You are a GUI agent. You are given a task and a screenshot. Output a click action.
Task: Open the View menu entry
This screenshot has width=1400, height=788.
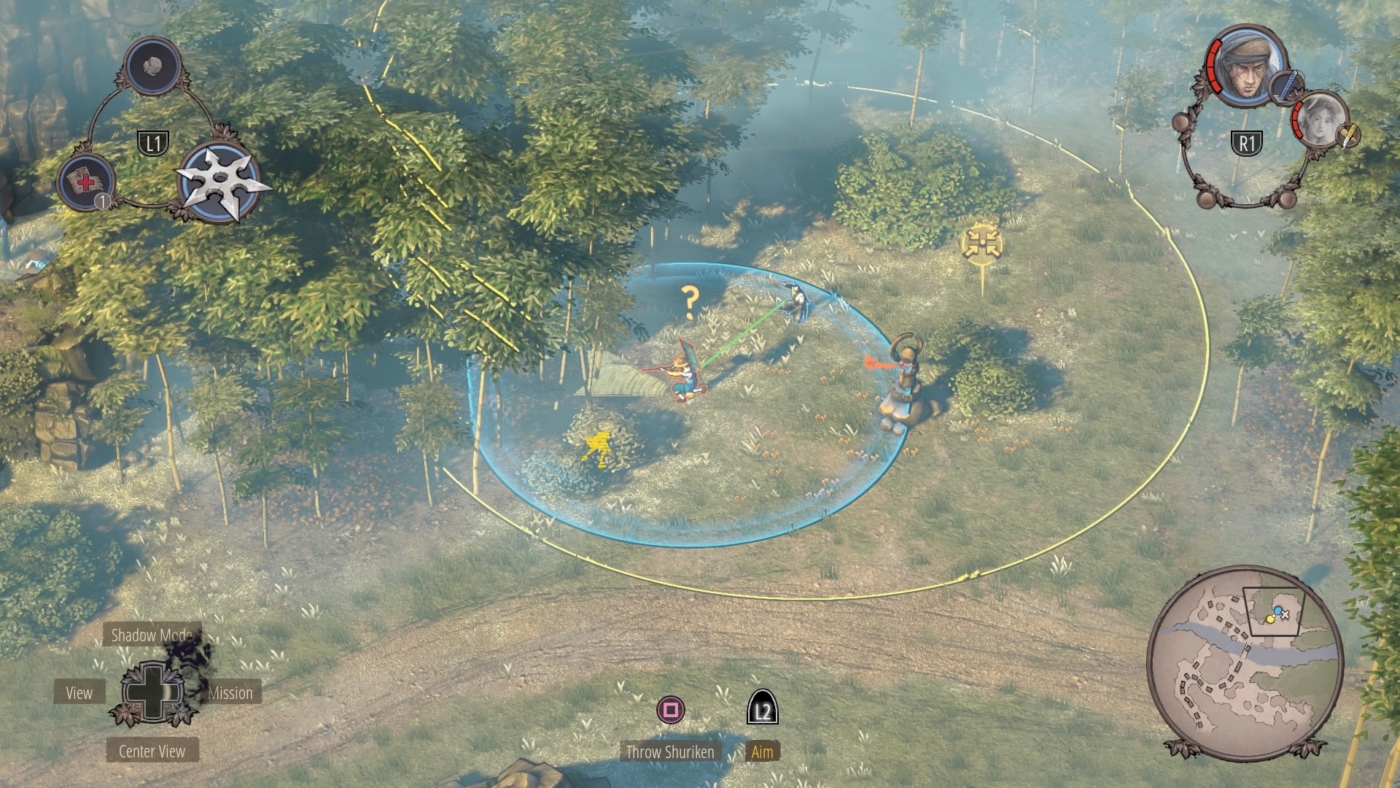pyautogui.click(x=78, y=692)
